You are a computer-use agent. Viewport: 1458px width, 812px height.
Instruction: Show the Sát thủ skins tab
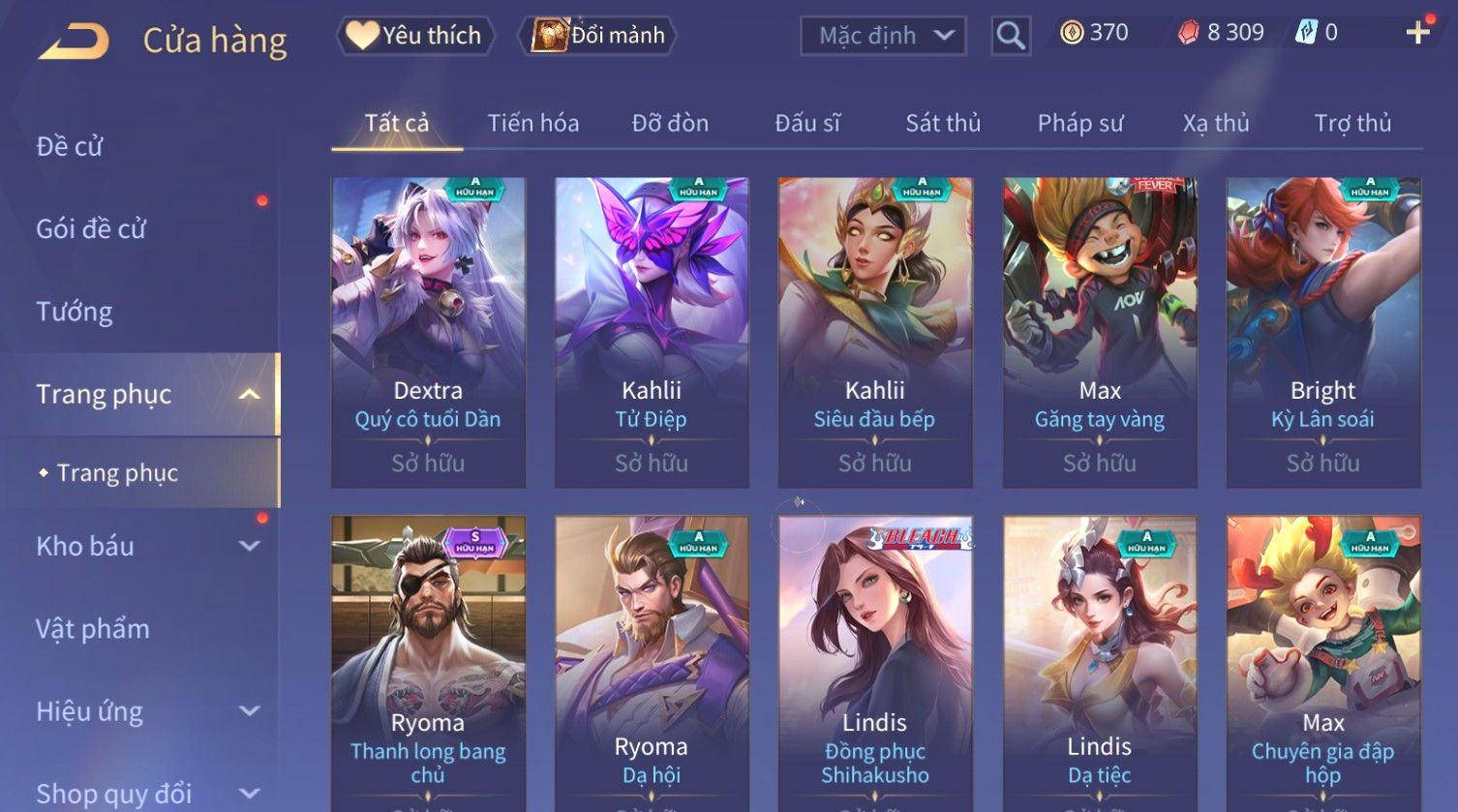[943, 123]
